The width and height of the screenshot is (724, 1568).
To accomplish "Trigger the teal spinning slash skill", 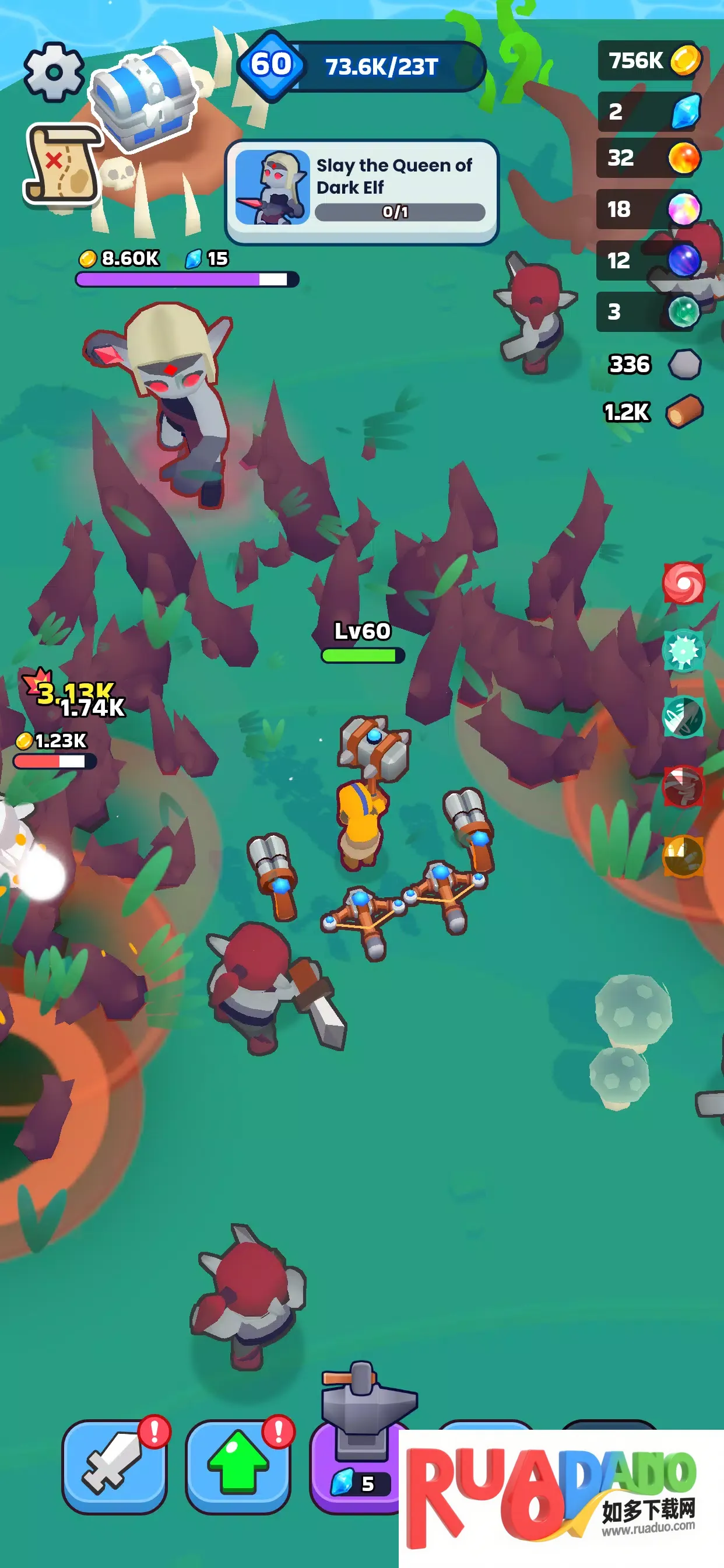I will click(683, 717).
